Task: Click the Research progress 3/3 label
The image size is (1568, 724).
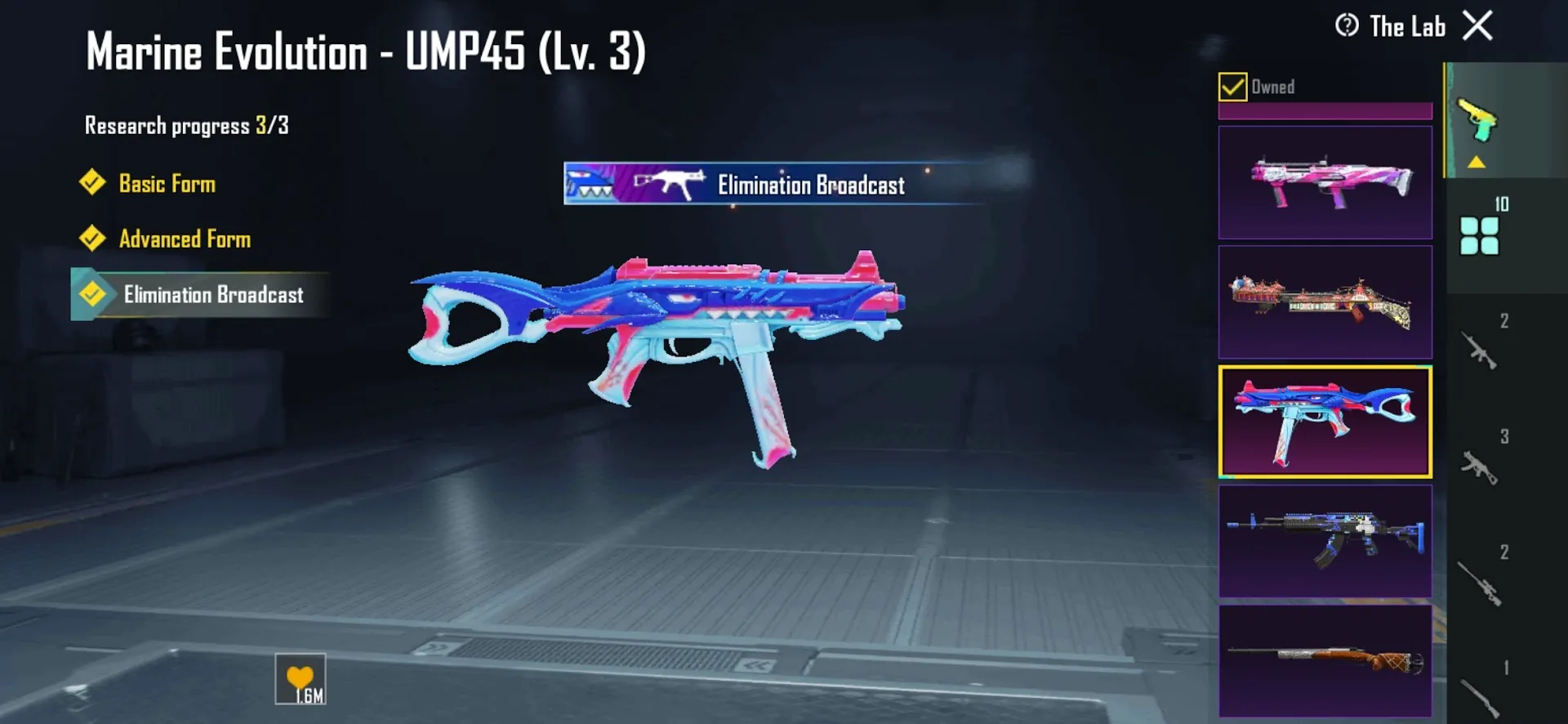Action: point(186,125)
